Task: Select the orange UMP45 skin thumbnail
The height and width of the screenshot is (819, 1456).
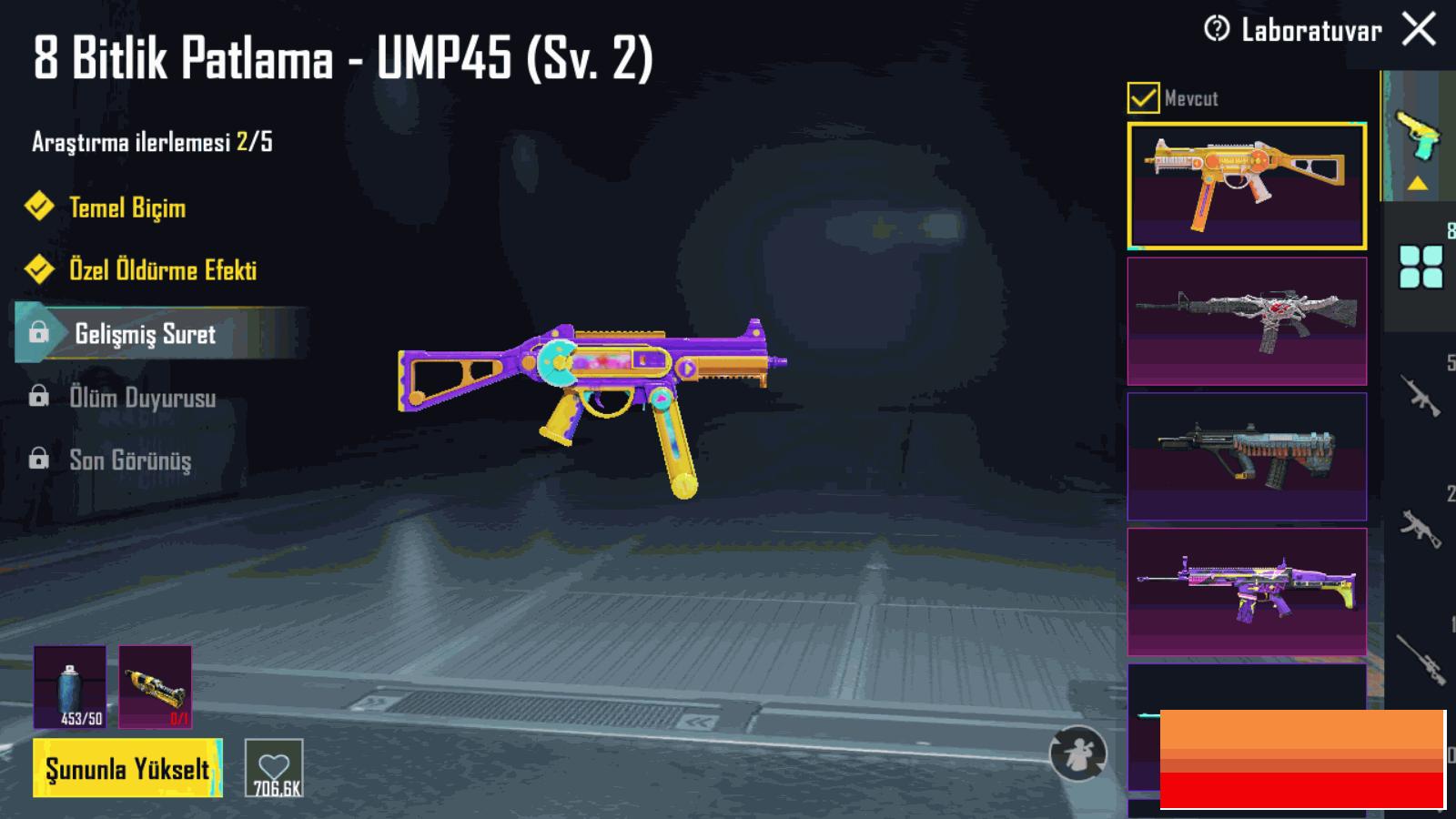Action: [1247, 186]
